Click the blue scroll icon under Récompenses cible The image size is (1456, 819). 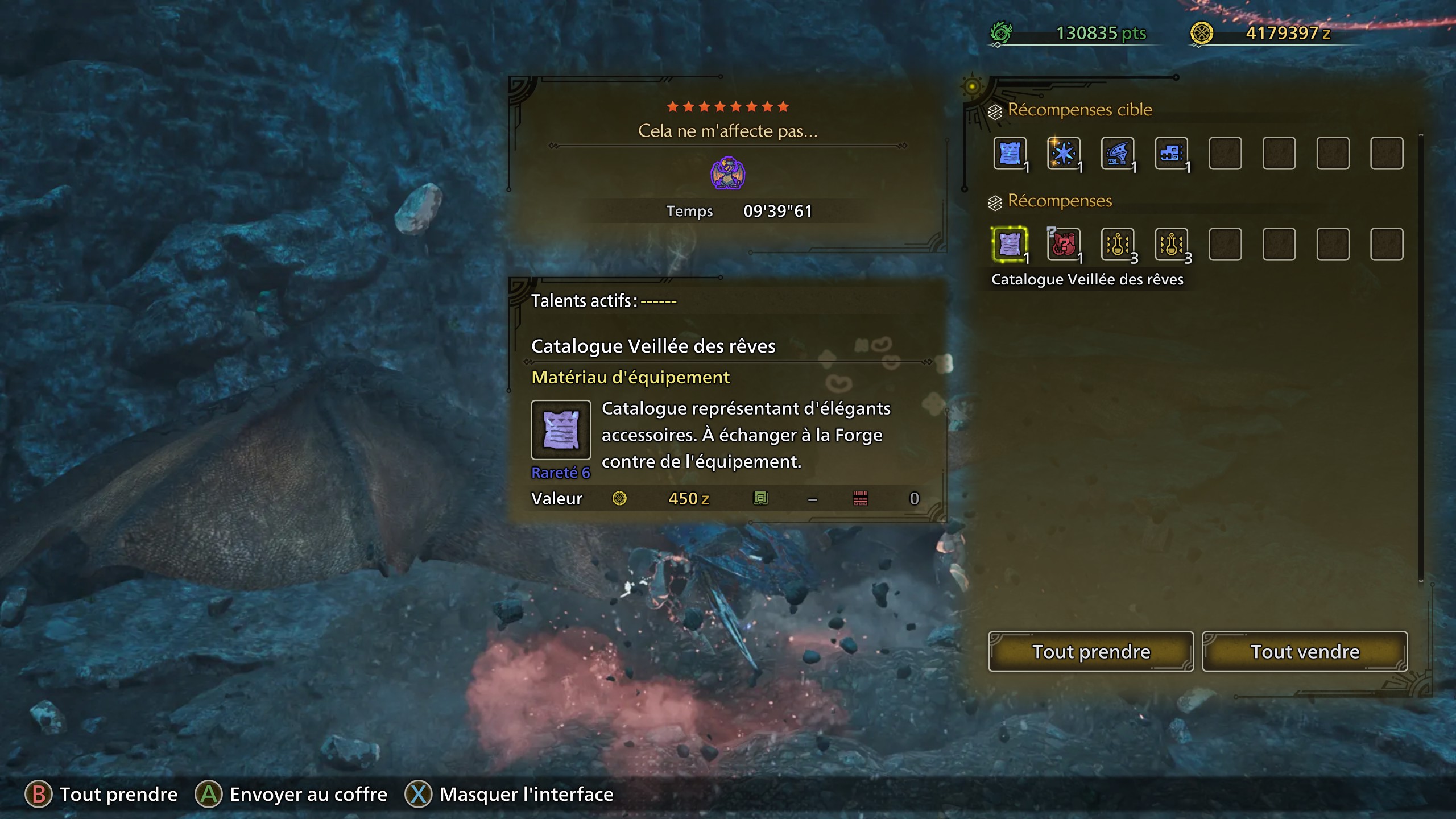[x=1010, y=154]
